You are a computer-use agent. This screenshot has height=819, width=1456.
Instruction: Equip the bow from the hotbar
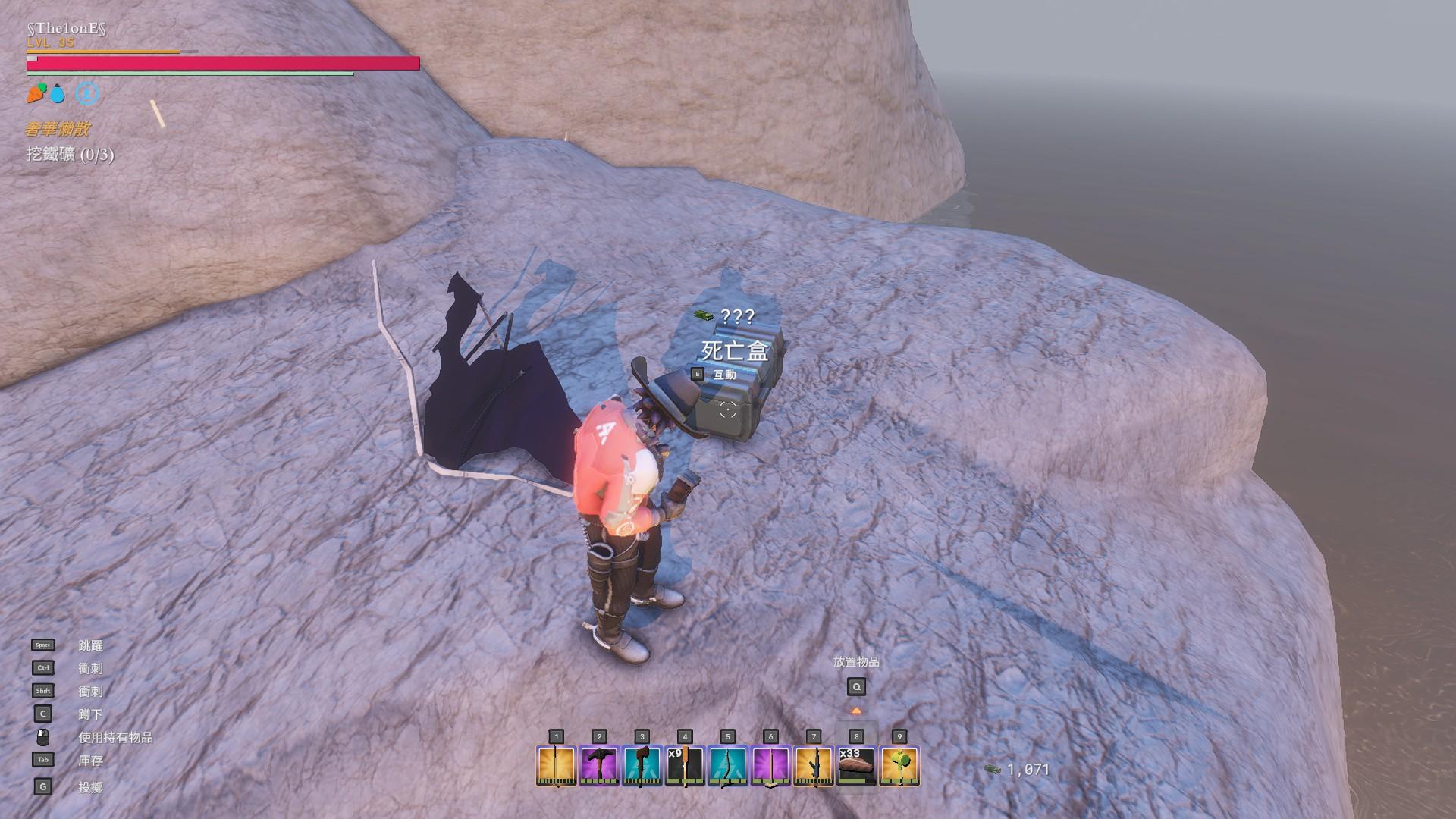click(x=728, y=765)
